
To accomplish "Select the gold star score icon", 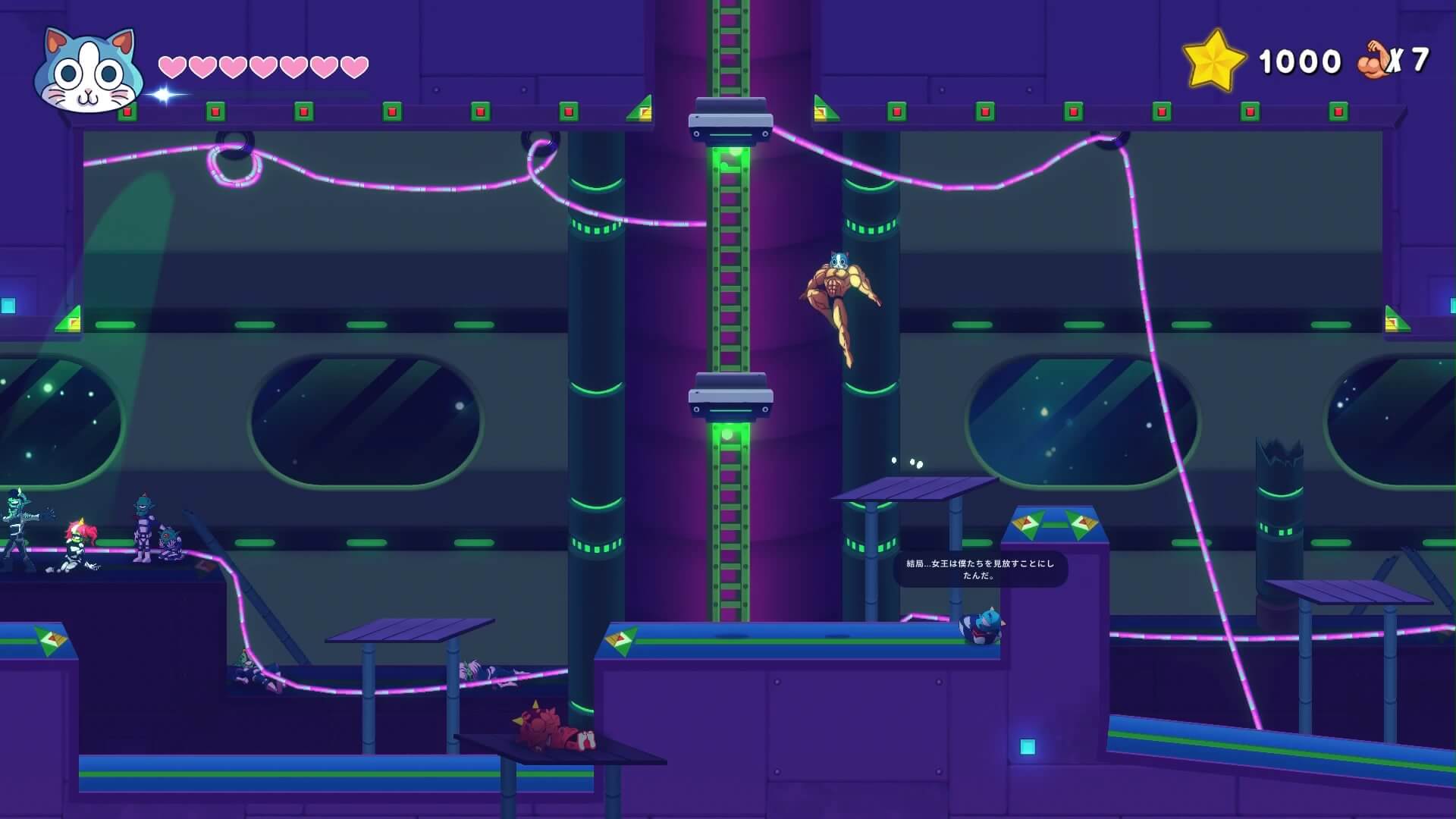I will [x=1213, y=60].
